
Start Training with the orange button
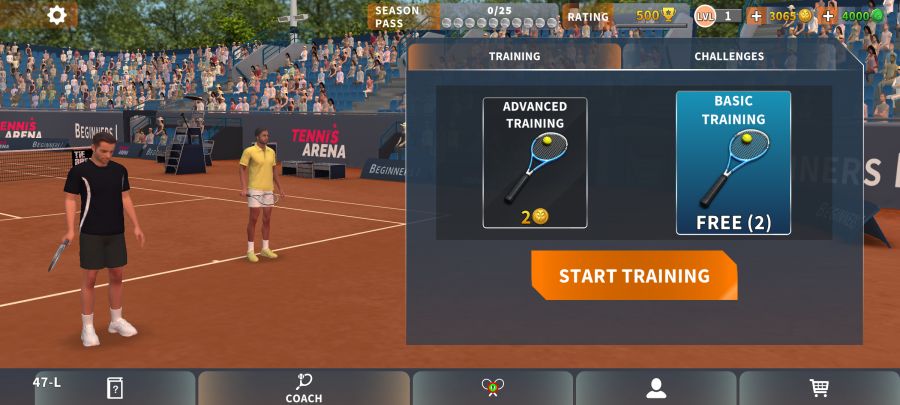point(634,276)
